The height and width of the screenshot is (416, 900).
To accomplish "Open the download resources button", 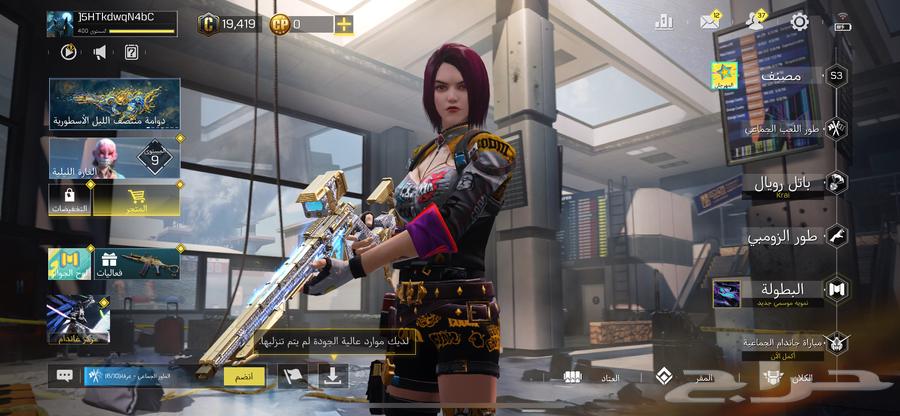I will (332, 376).
